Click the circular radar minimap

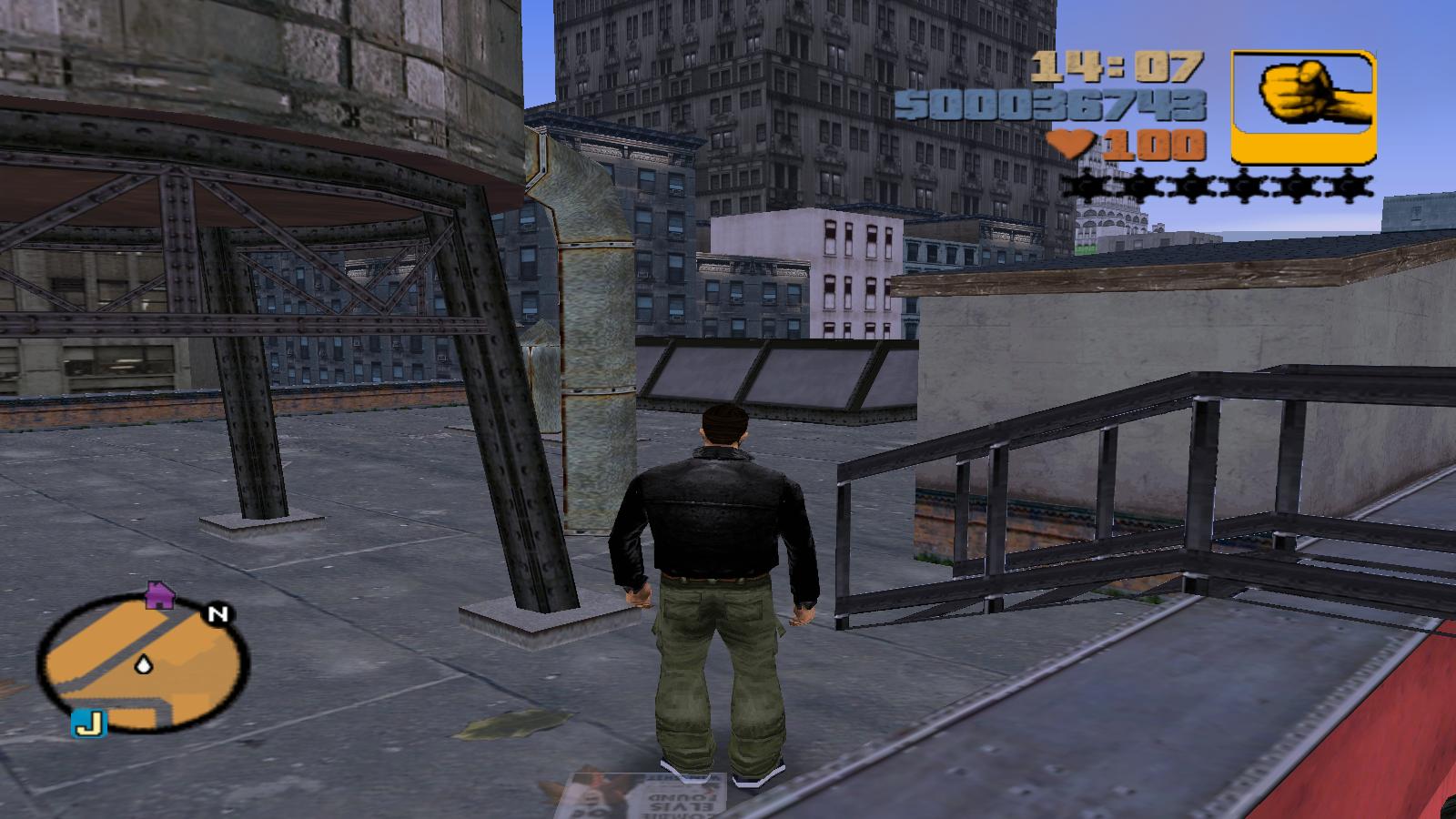143,665
